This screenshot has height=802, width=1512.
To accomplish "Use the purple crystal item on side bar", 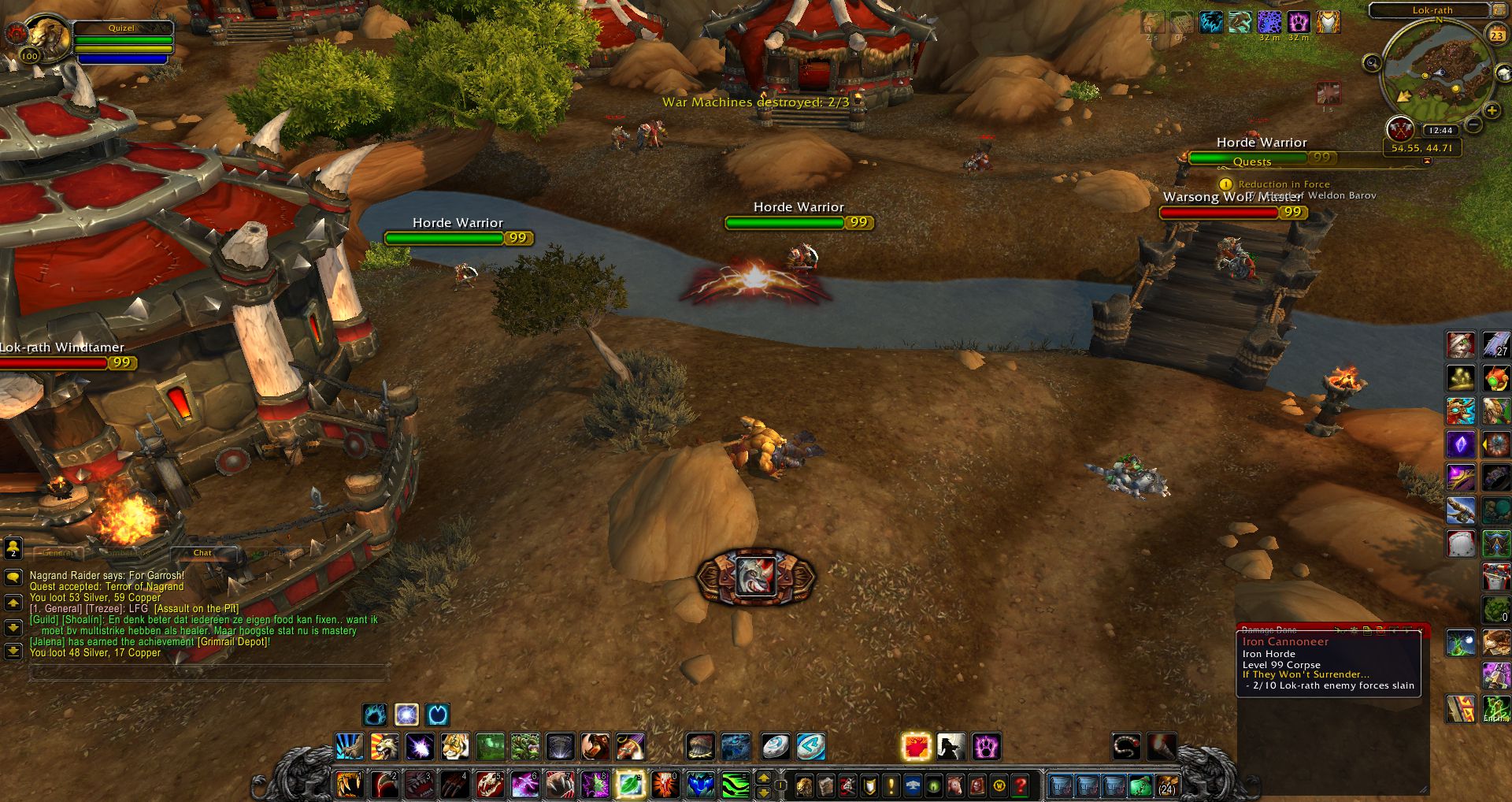I will pos(1460,444).
